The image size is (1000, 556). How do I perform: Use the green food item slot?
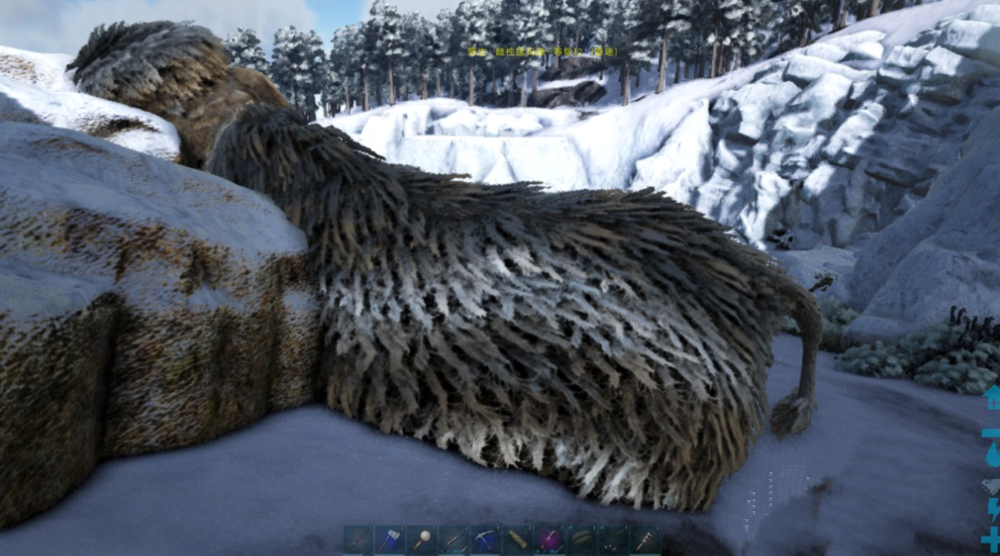click(582, 540)
